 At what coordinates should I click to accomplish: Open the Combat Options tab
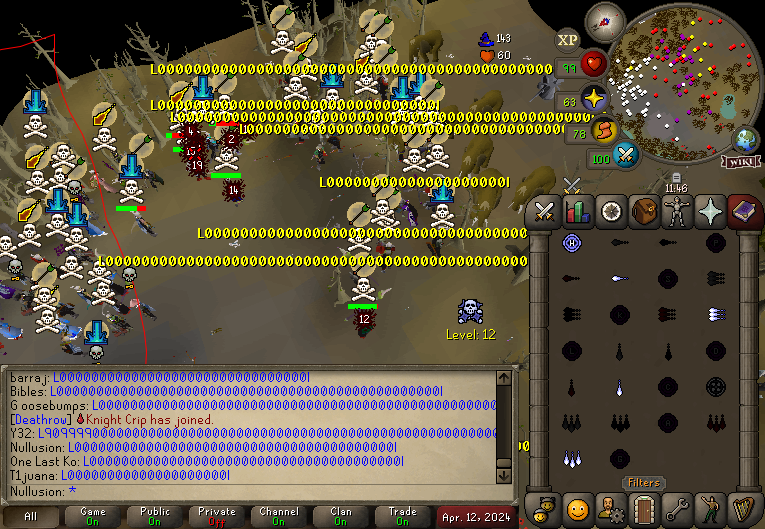coord(545,212)
